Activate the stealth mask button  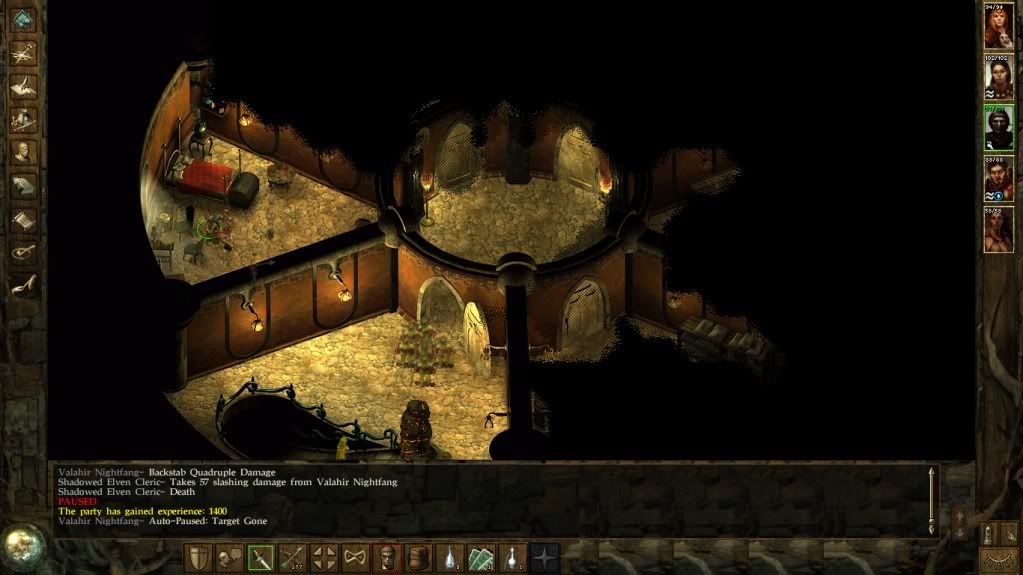click(355, 558)
